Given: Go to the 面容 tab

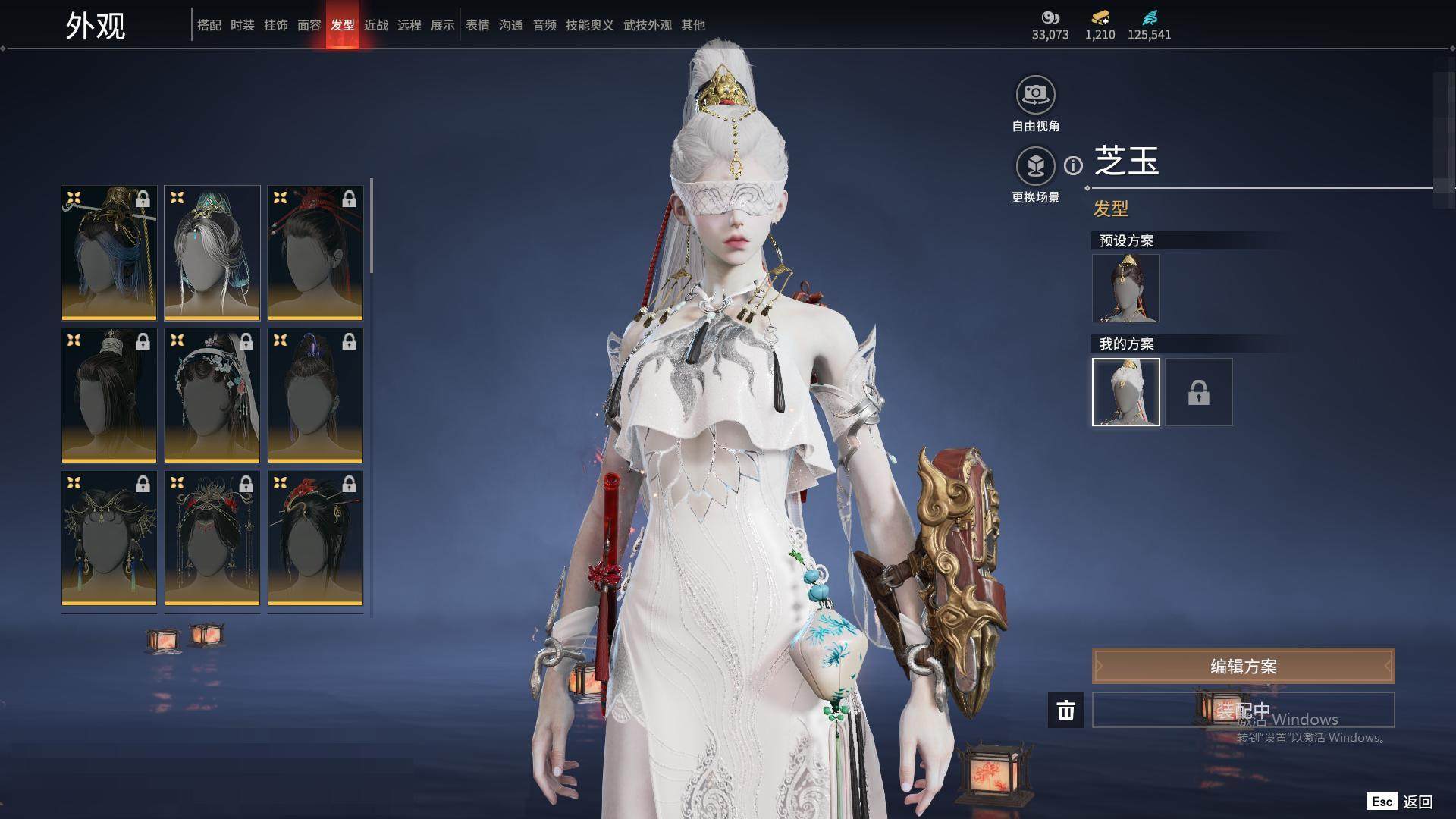Looking at the screenshot, I should point(309,25).
